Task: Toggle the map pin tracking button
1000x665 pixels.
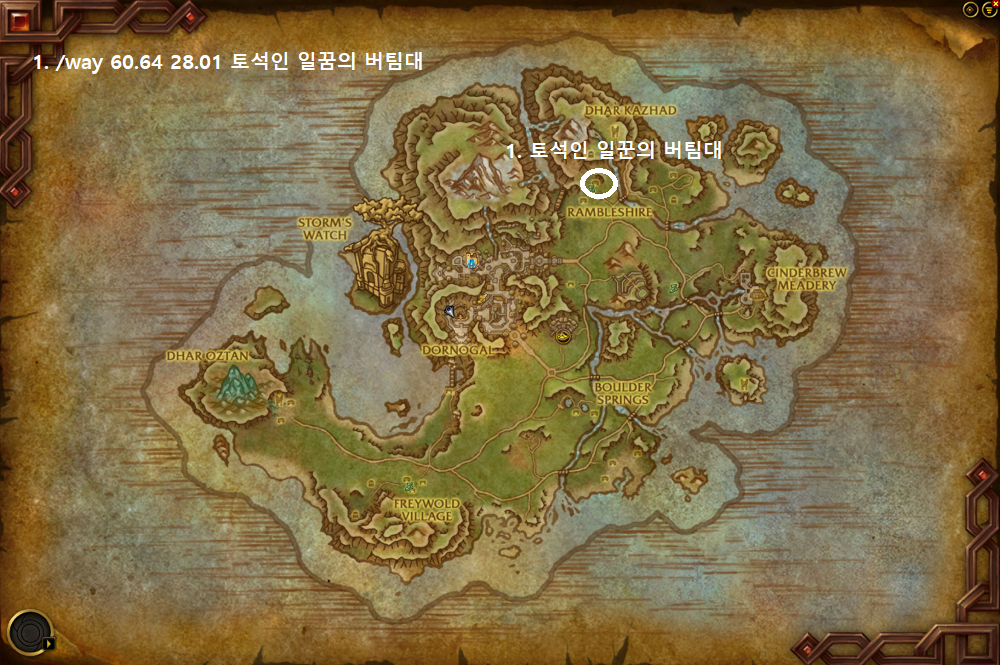Action: point(969,9)
